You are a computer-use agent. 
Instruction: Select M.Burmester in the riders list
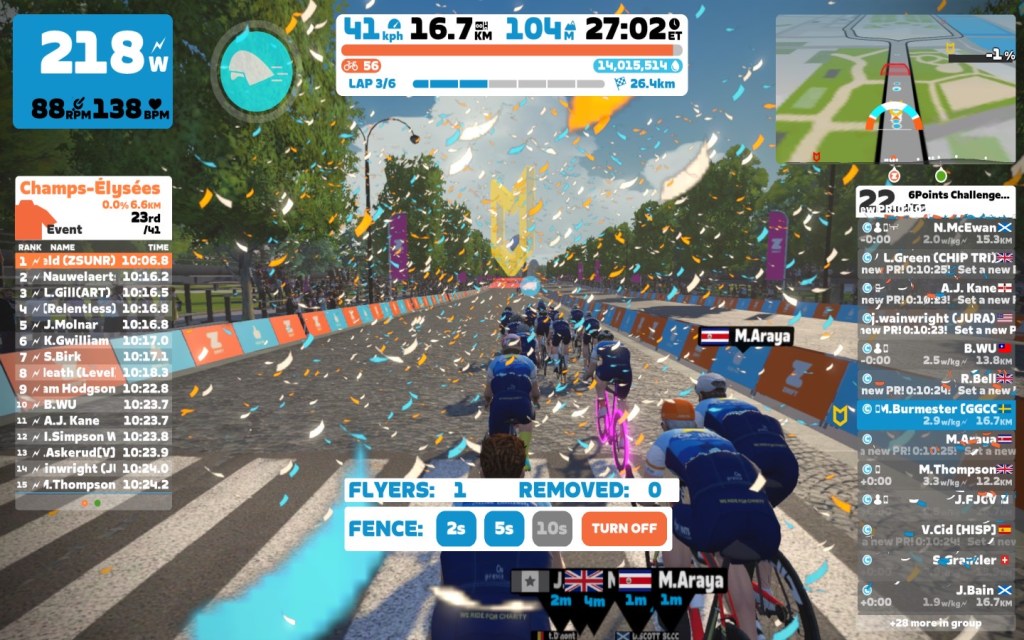click(936, 416)
